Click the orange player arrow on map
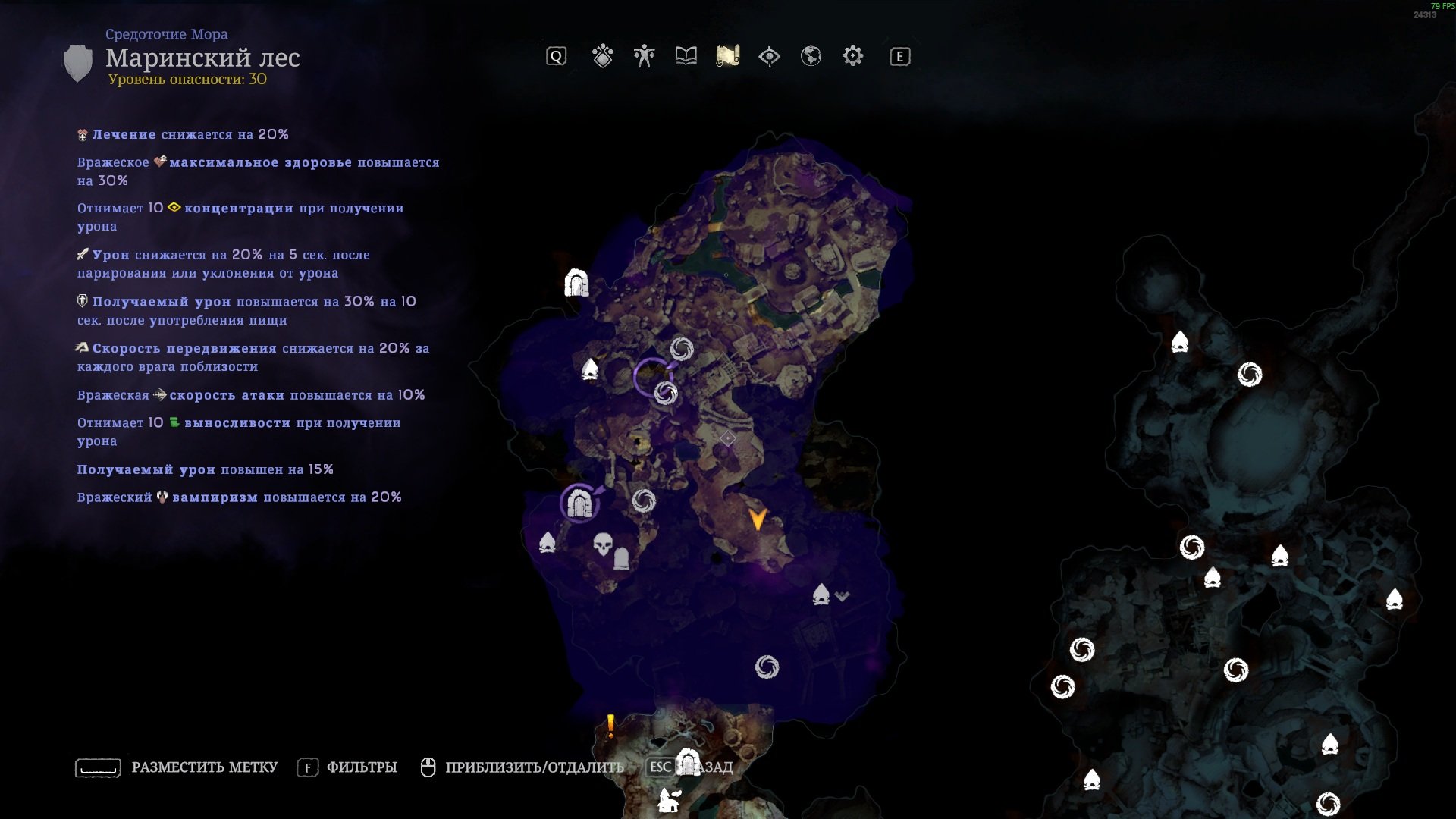1456x819 pixels. click(x=757, y=519)
